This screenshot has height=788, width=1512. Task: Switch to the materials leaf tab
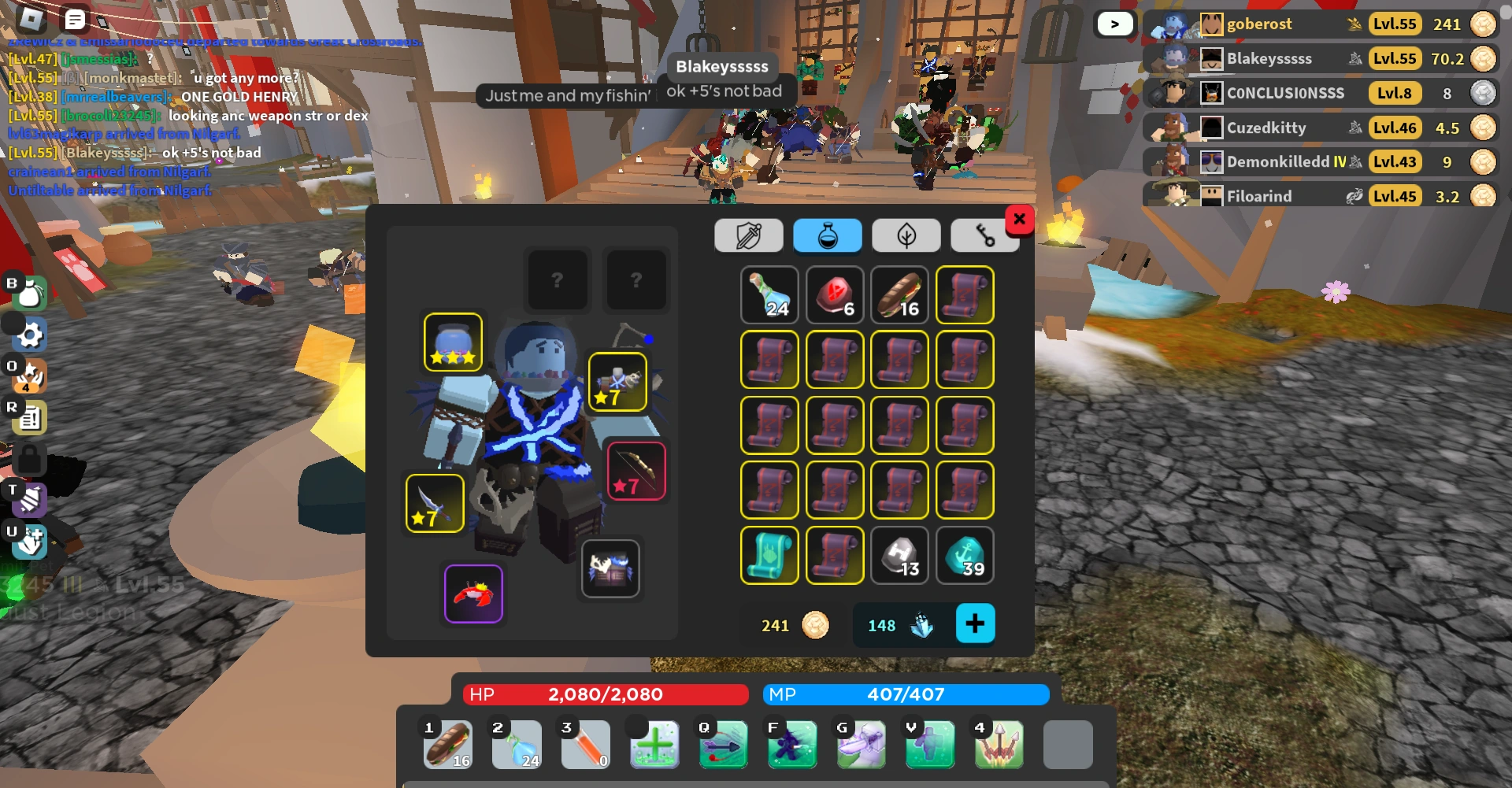pyautogui.click(x=906, y=235)
